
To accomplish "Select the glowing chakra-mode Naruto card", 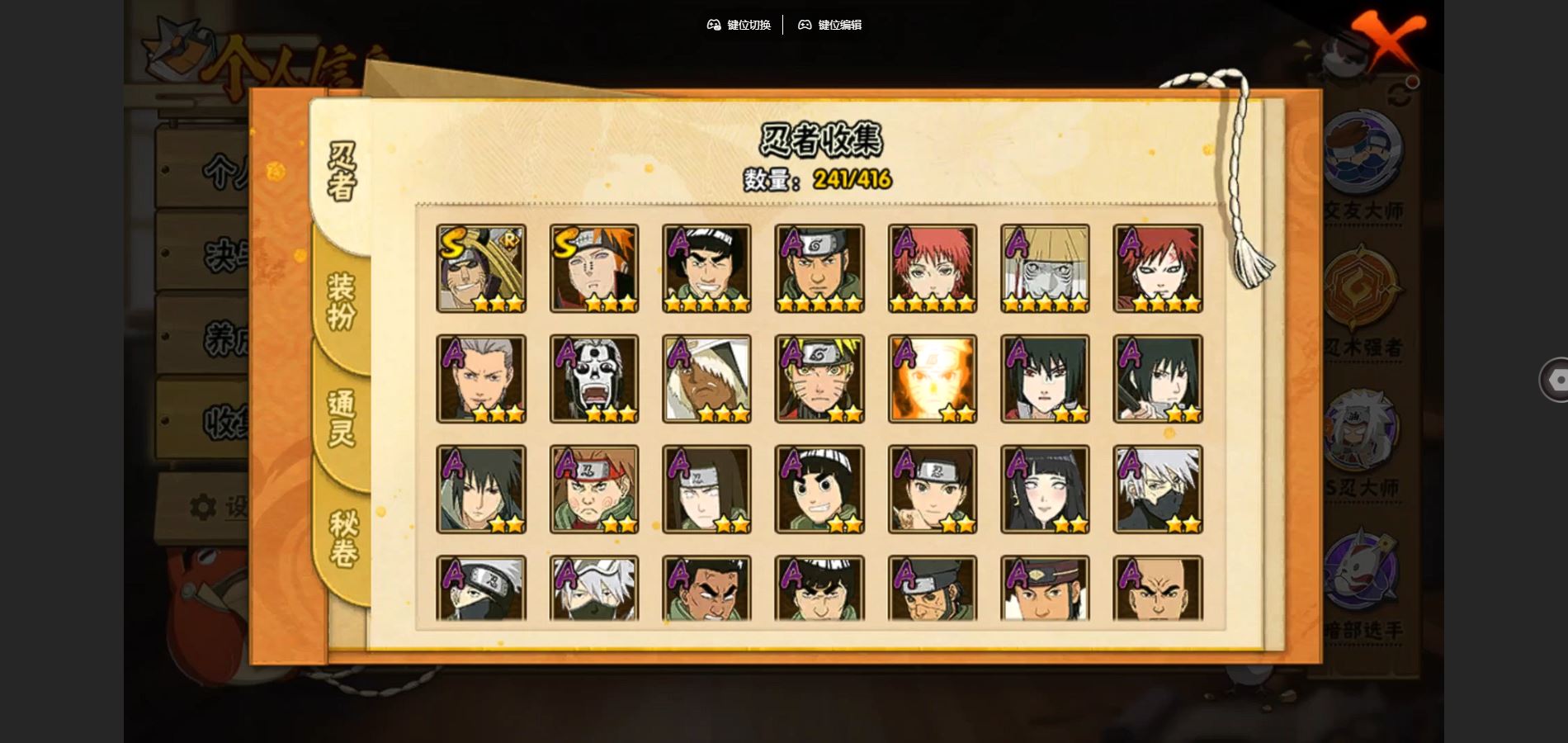I will pyautogui.click(x=933, y=379).
